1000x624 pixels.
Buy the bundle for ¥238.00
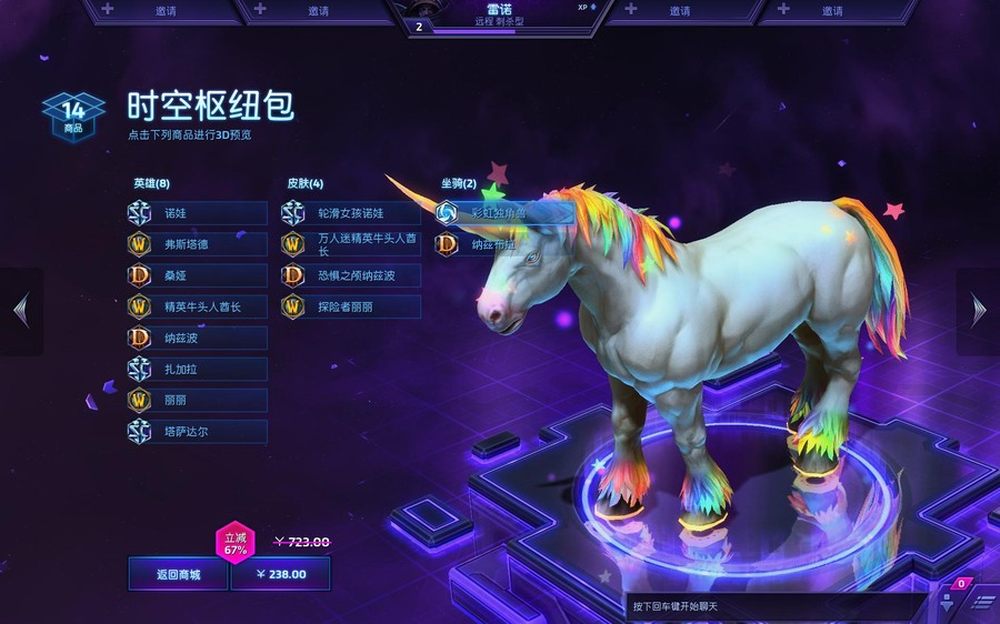click(281, 574)
